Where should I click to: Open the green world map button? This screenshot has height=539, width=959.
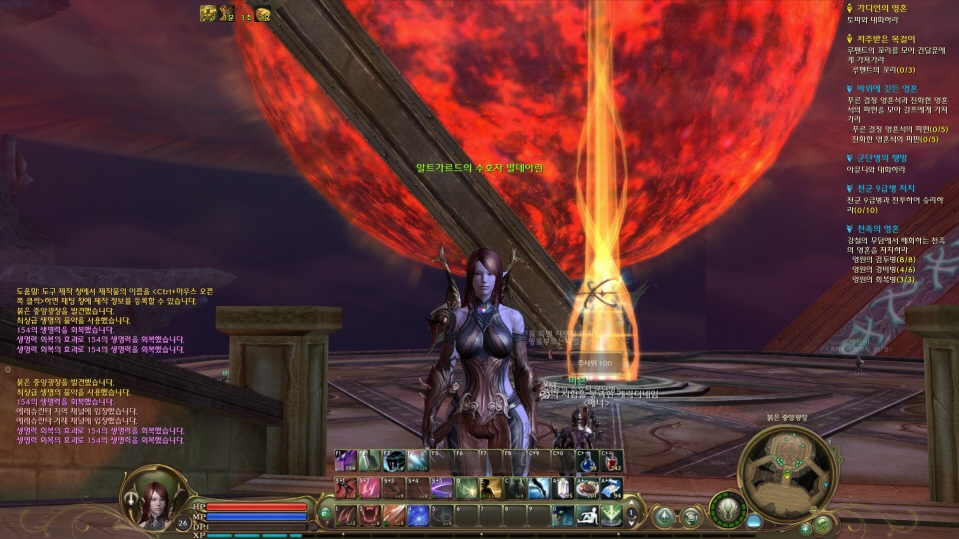coord(823,523)
